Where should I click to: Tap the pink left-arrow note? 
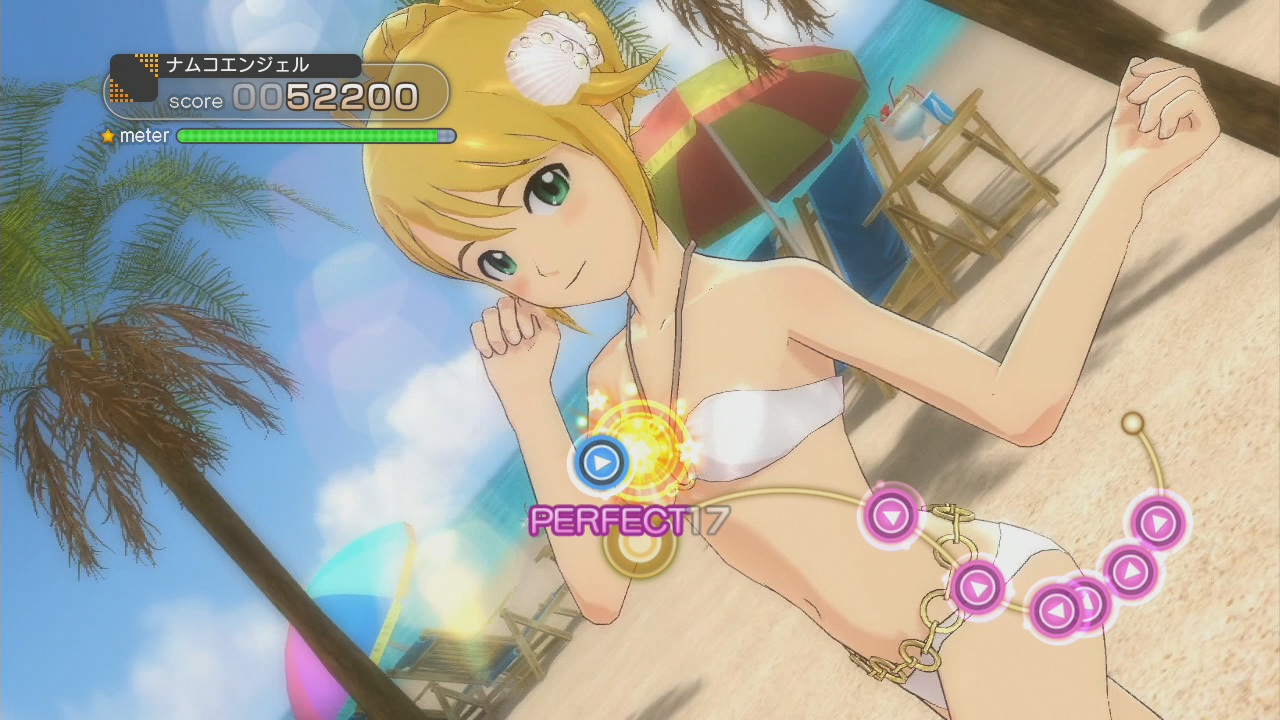coord(1057,609)
